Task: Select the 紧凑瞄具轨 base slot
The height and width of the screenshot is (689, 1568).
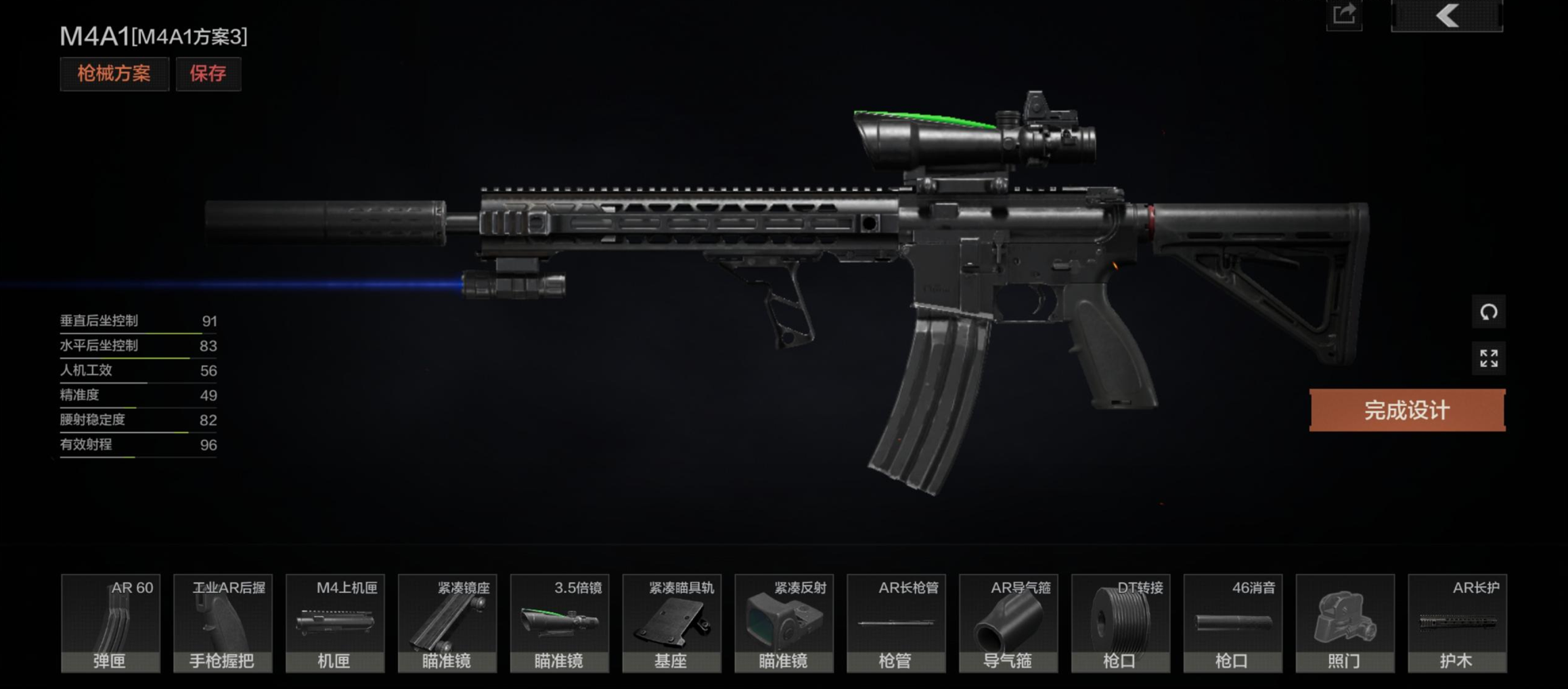Action: coord(672,623)
